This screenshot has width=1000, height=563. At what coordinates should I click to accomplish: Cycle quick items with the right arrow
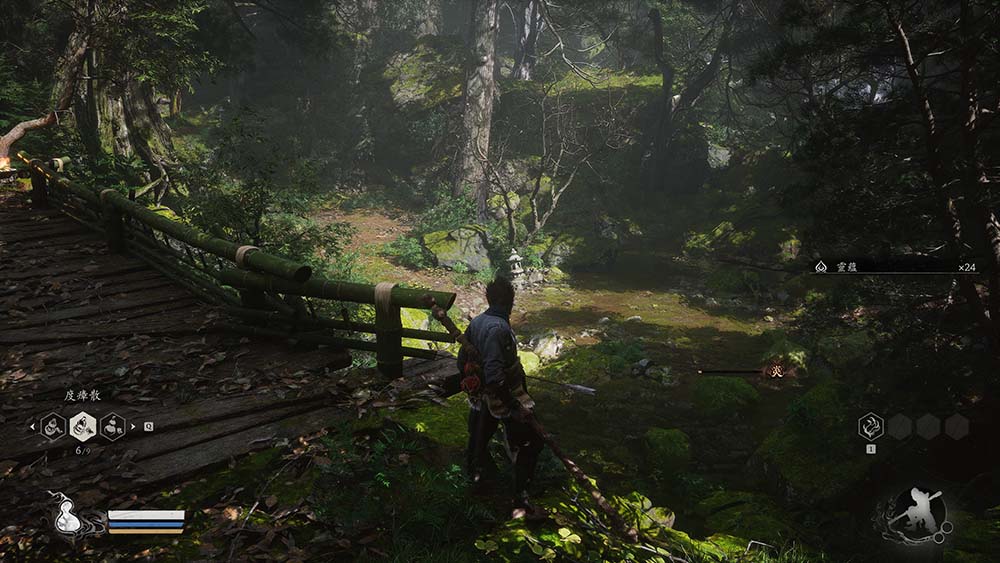click(x=134, y=427)
